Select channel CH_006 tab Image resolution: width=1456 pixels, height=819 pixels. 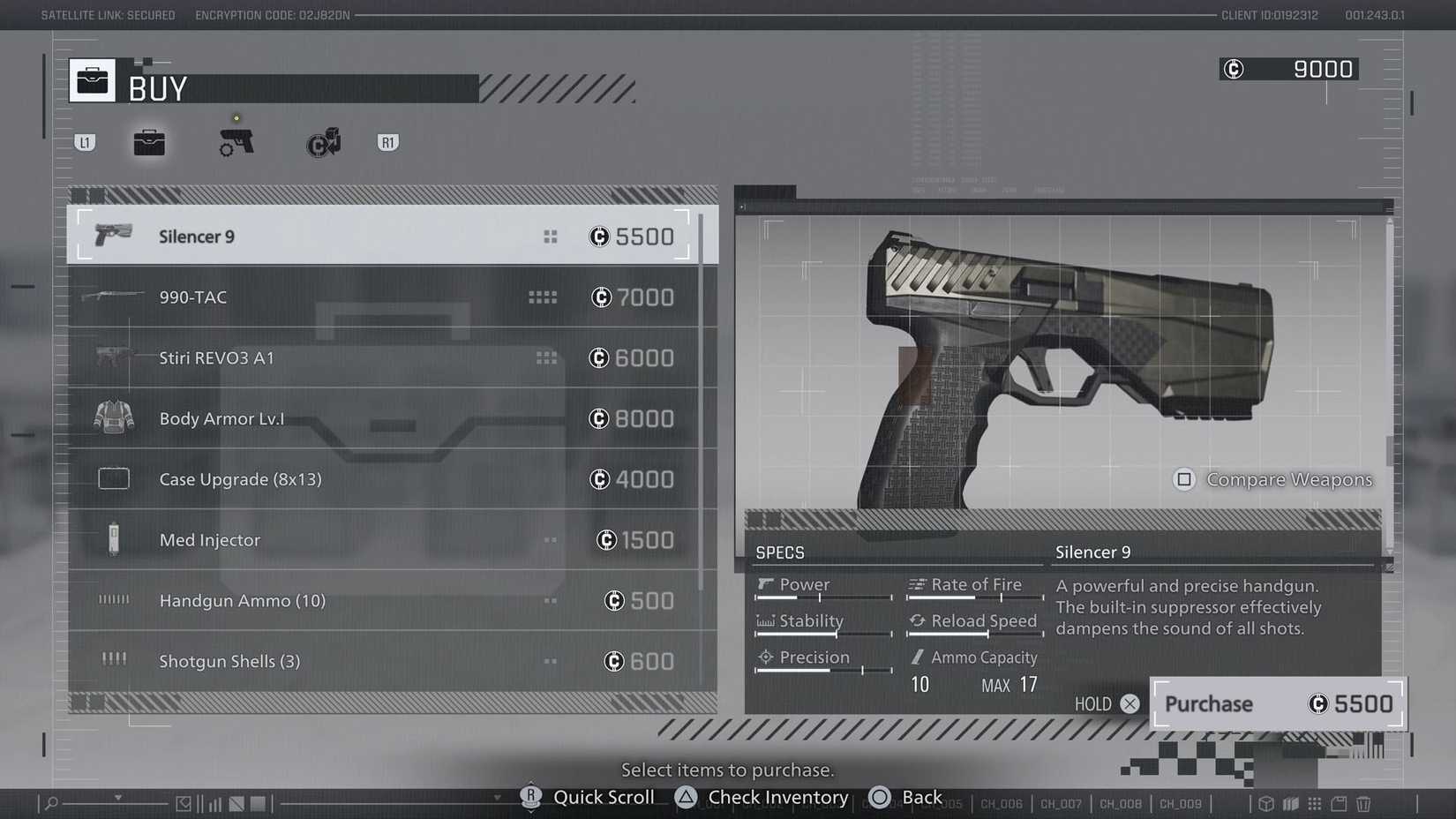pos(1001,804)
